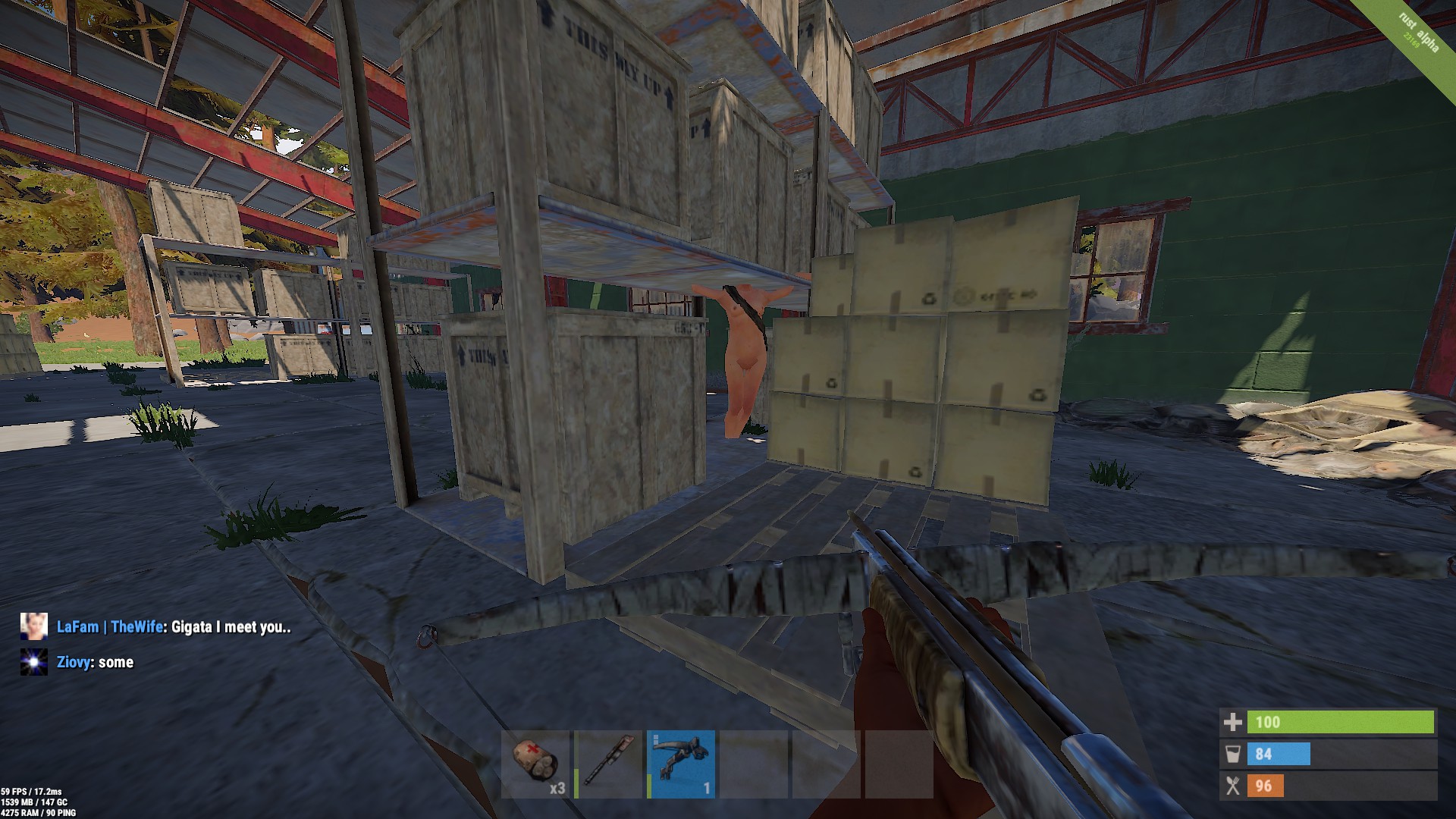Click LaFam | TheWife's avatar in chat
This screenshot has width=1456, height=819.
(x=33, y=628)
